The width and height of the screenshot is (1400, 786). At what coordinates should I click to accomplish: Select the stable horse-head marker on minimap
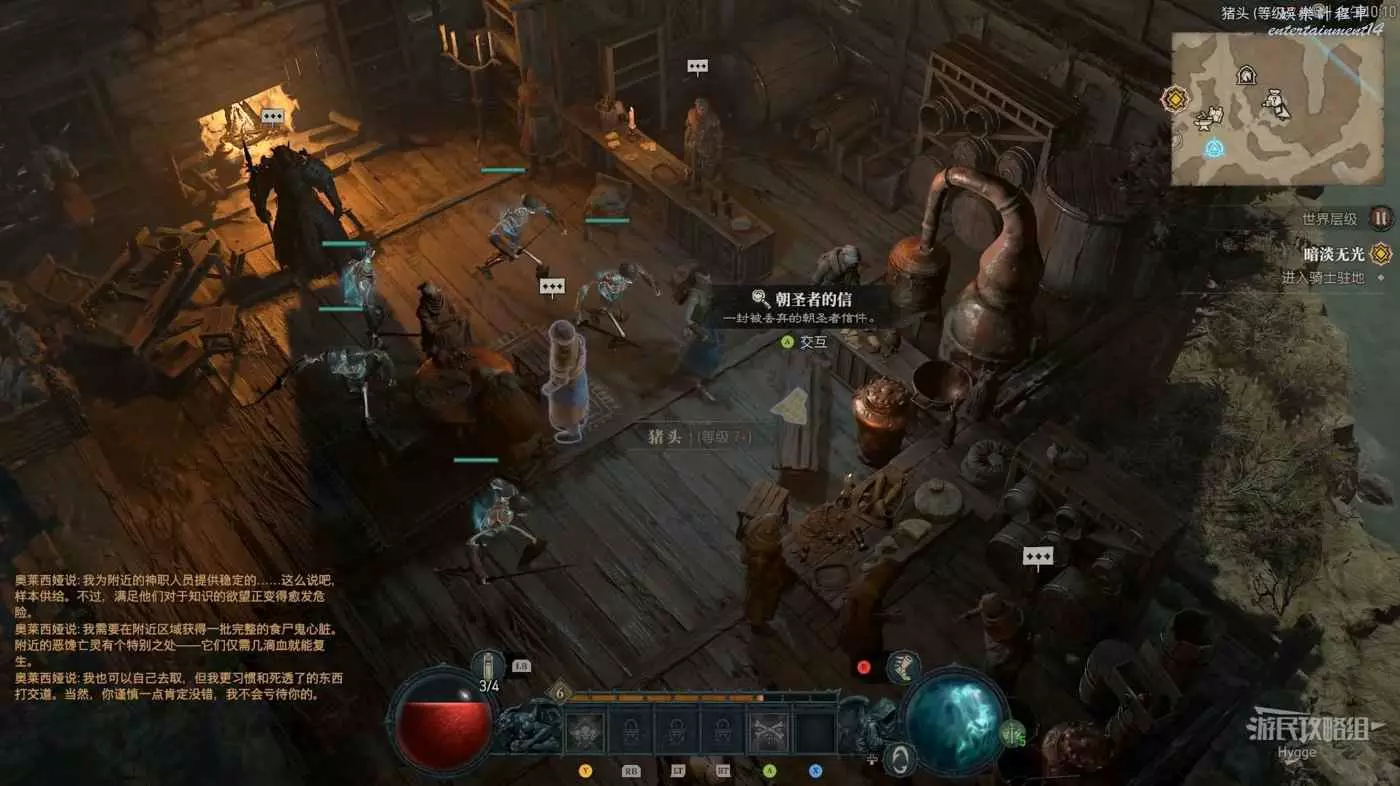click(x=1246, y=75)
